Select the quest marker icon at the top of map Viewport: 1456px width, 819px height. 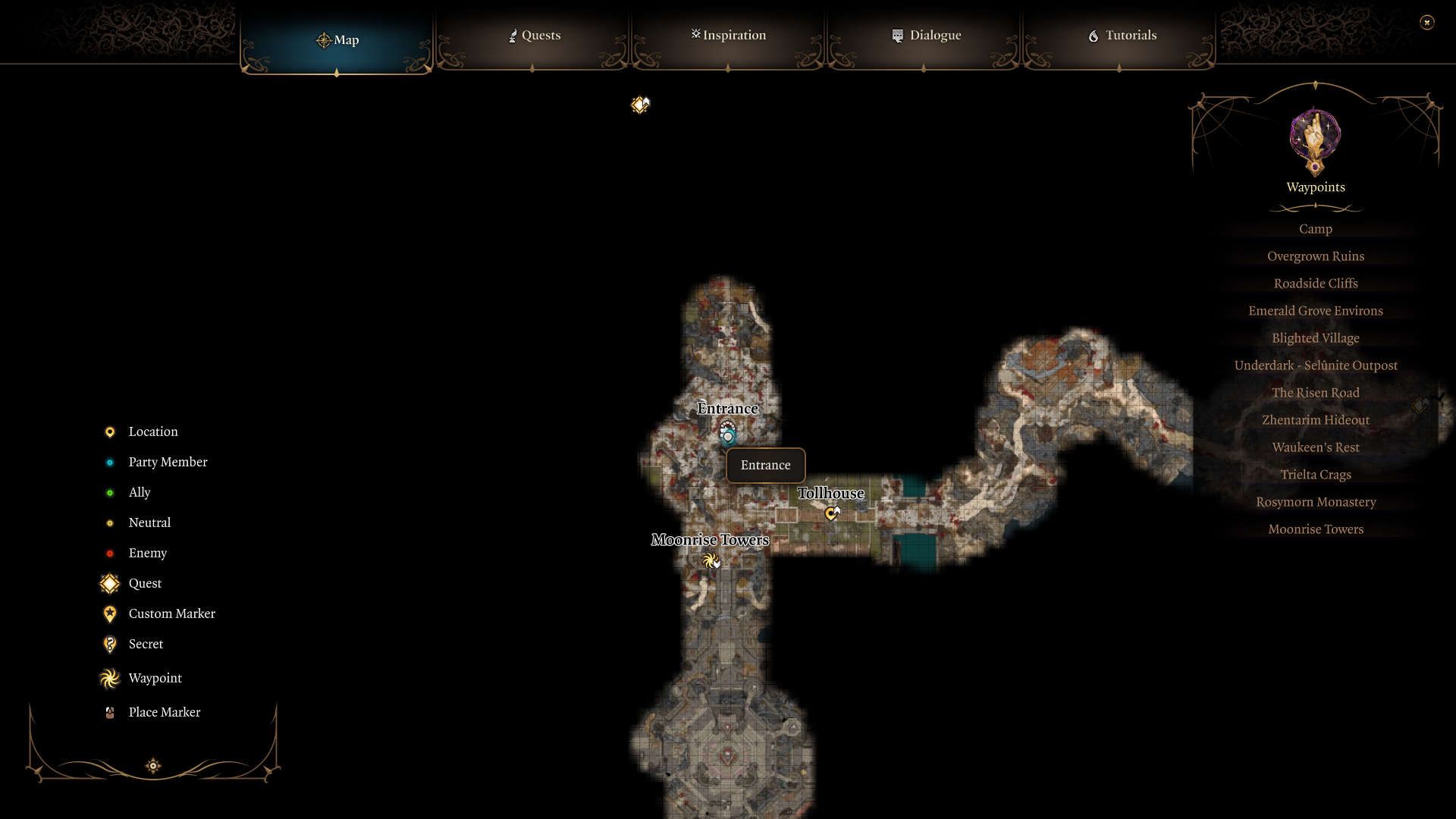click(x=640, y=105)
